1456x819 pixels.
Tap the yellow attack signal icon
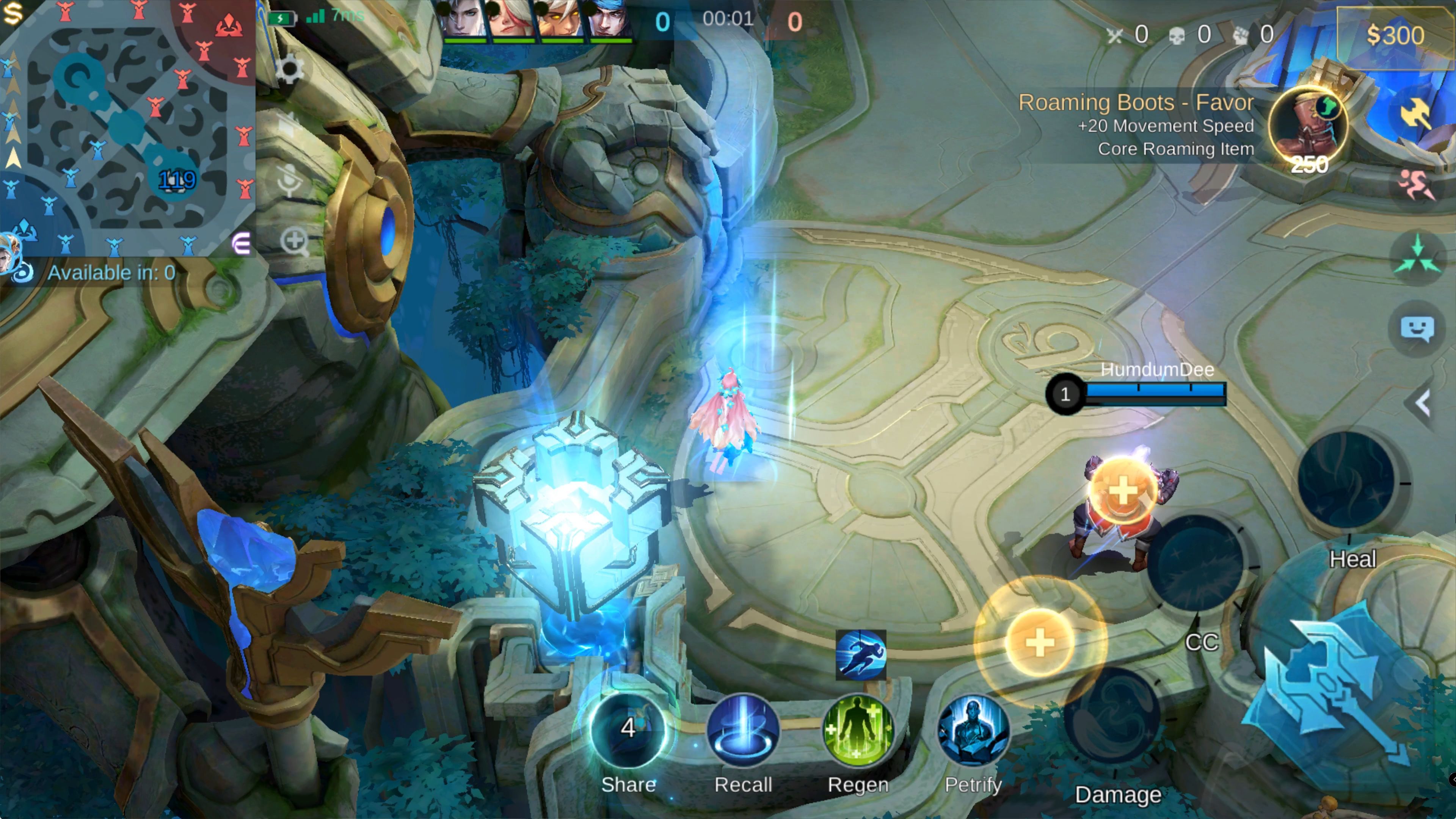pos(1417,113)
